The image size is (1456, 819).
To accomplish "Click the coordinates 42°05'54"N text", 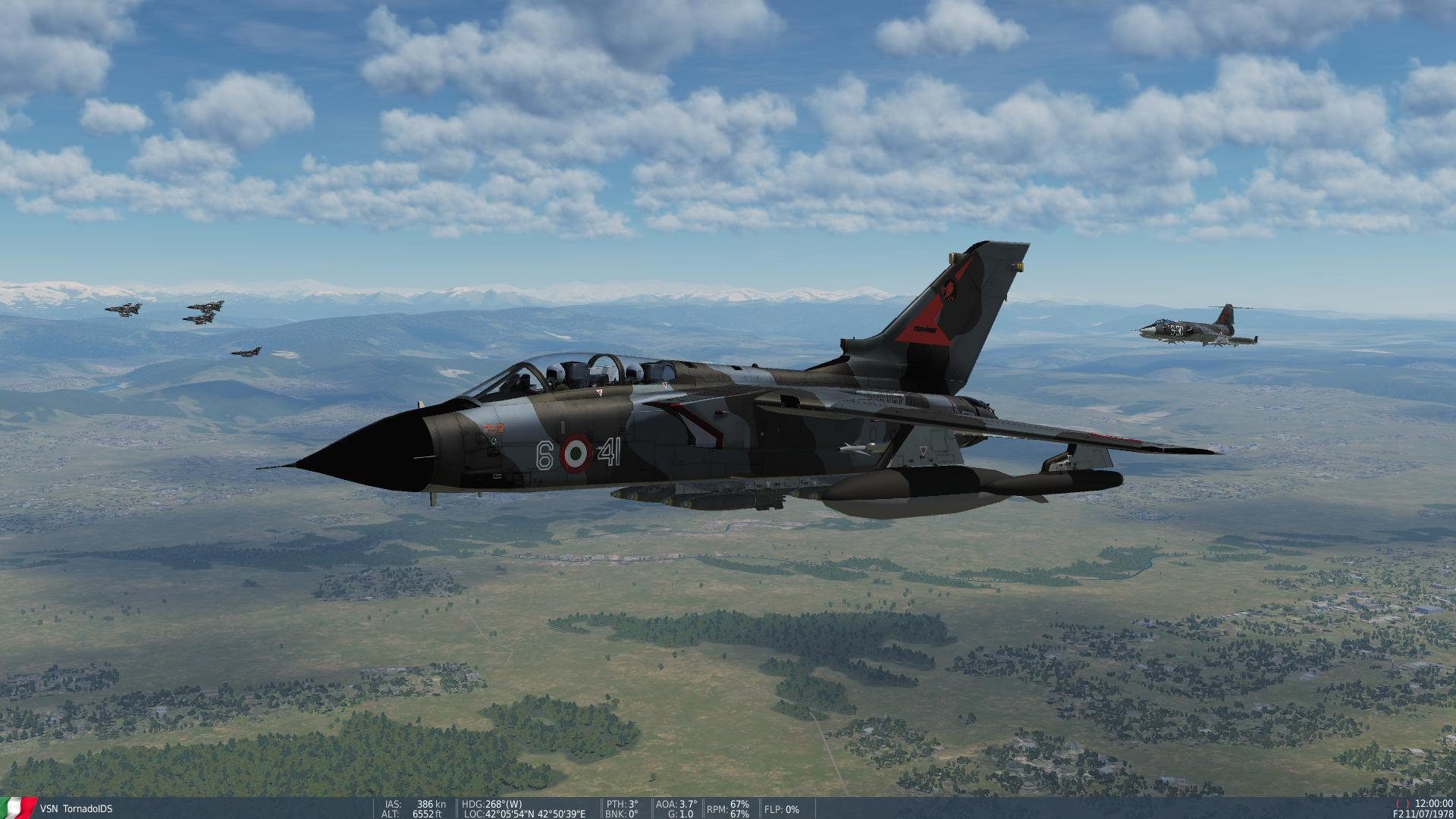I will click(x=508, y=814).
